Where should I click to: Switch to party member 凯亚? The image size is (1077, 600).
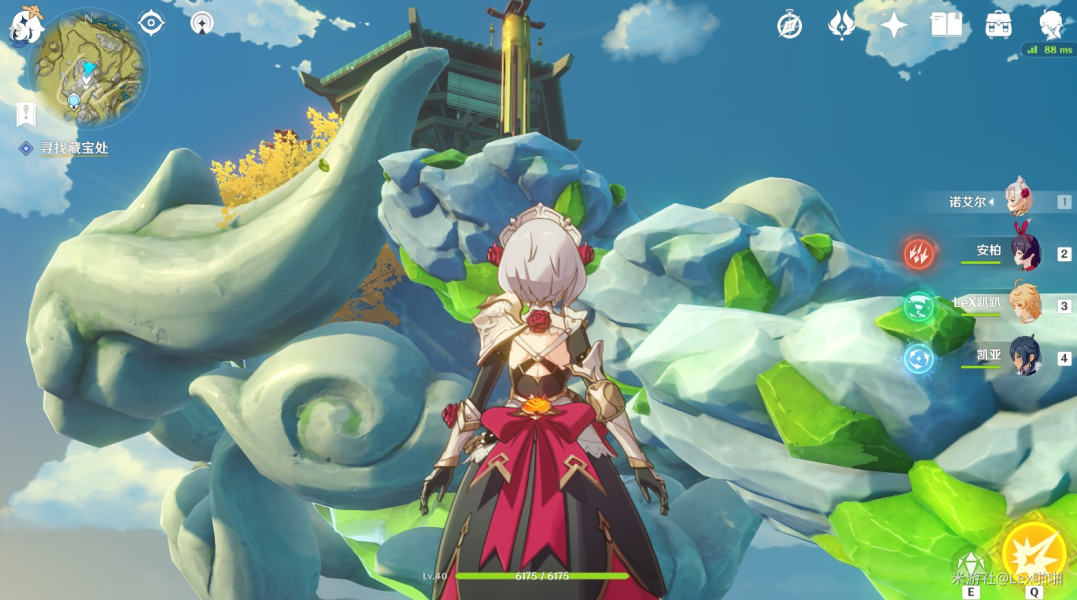pyautogui.click(x=1023, y=357)
